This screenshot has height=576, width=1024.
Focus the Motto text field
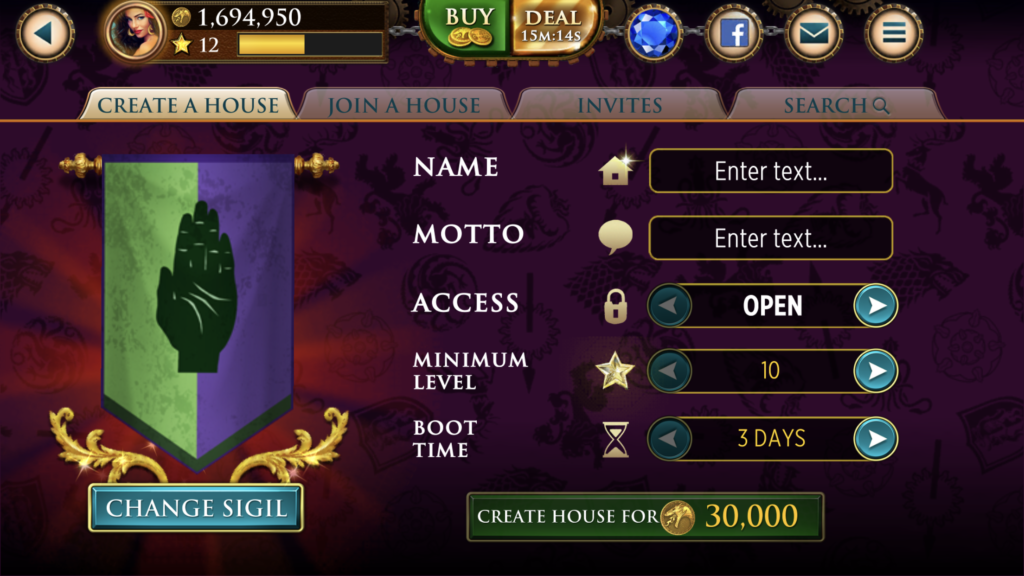point(770,239)
